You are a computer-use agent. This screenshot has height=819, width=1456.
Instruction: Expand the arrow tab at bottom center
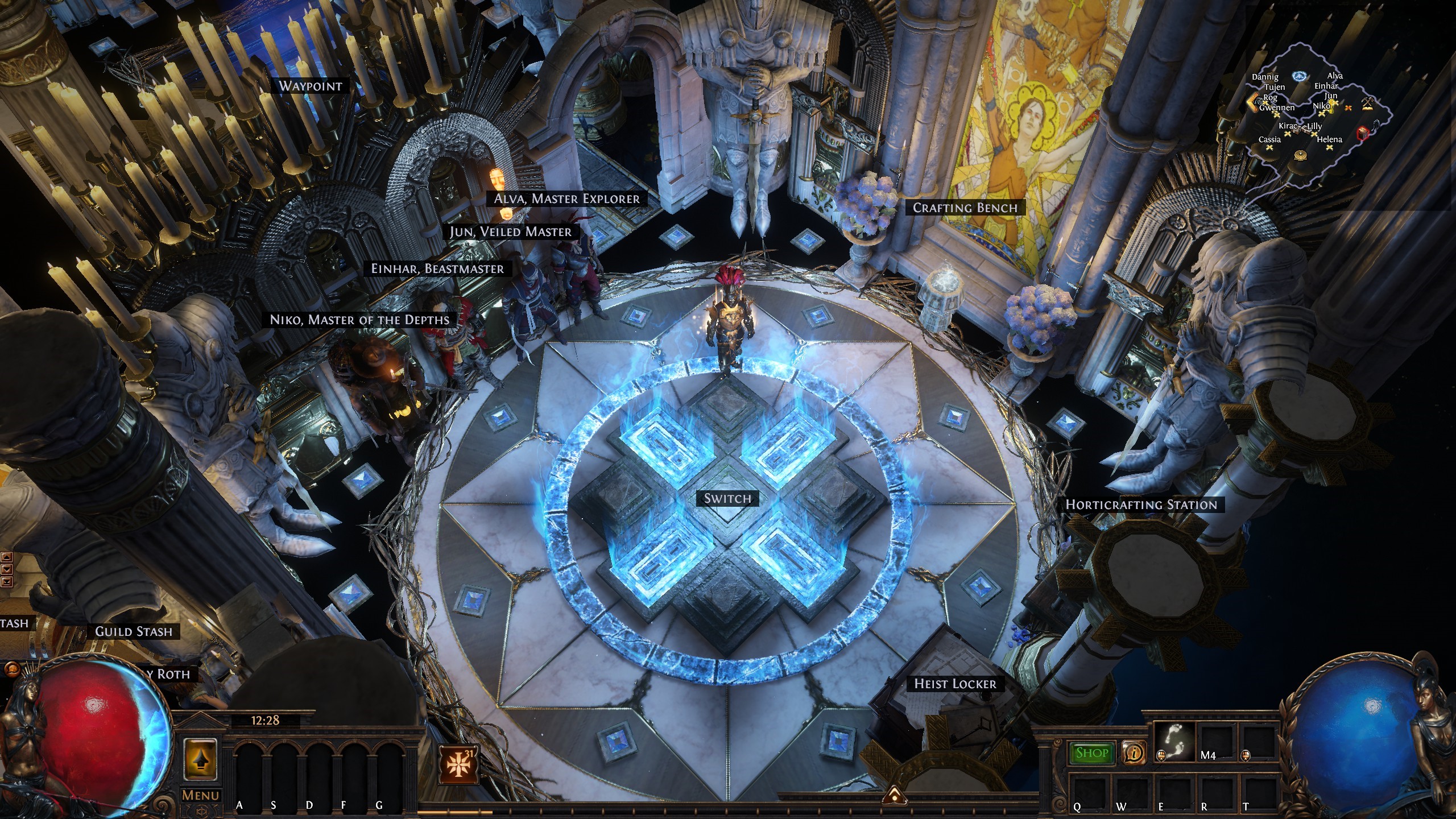pyautogui.click(x=894, y=795)
